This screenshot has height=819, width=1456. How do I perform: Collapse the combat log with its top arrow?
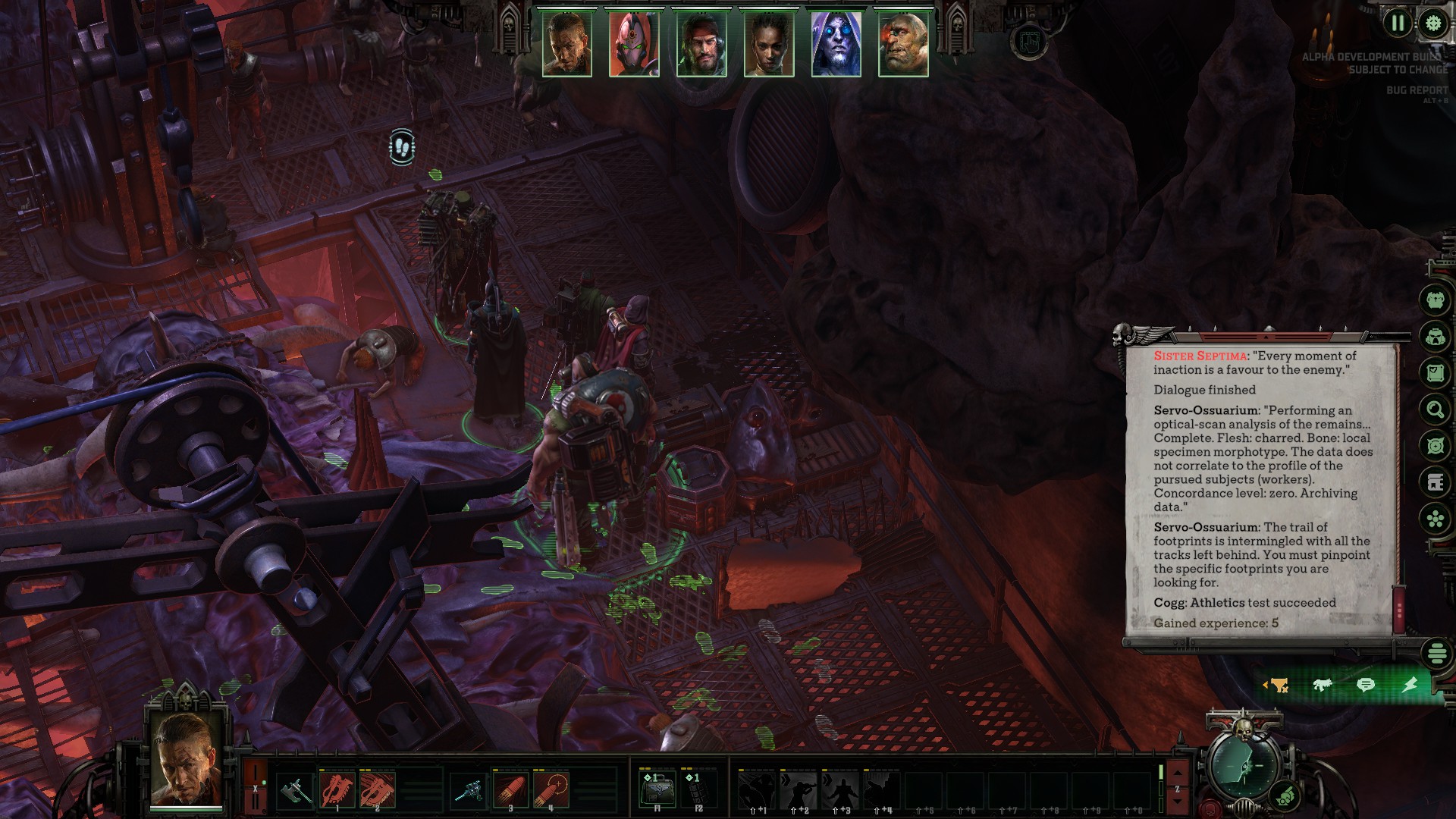point(1266,337)
